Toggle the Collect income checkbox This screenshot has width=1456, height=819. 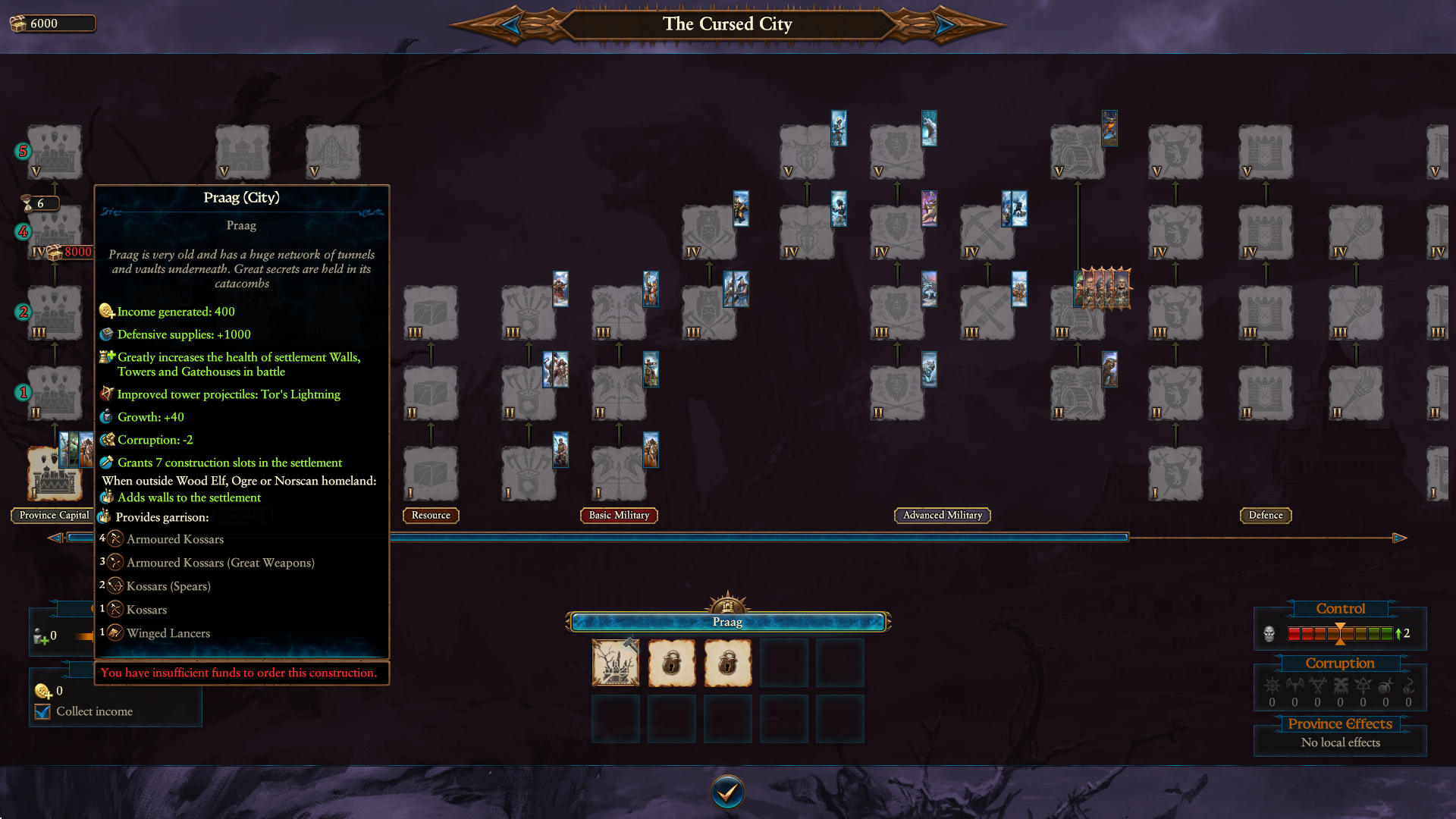(x=43, y=711)
